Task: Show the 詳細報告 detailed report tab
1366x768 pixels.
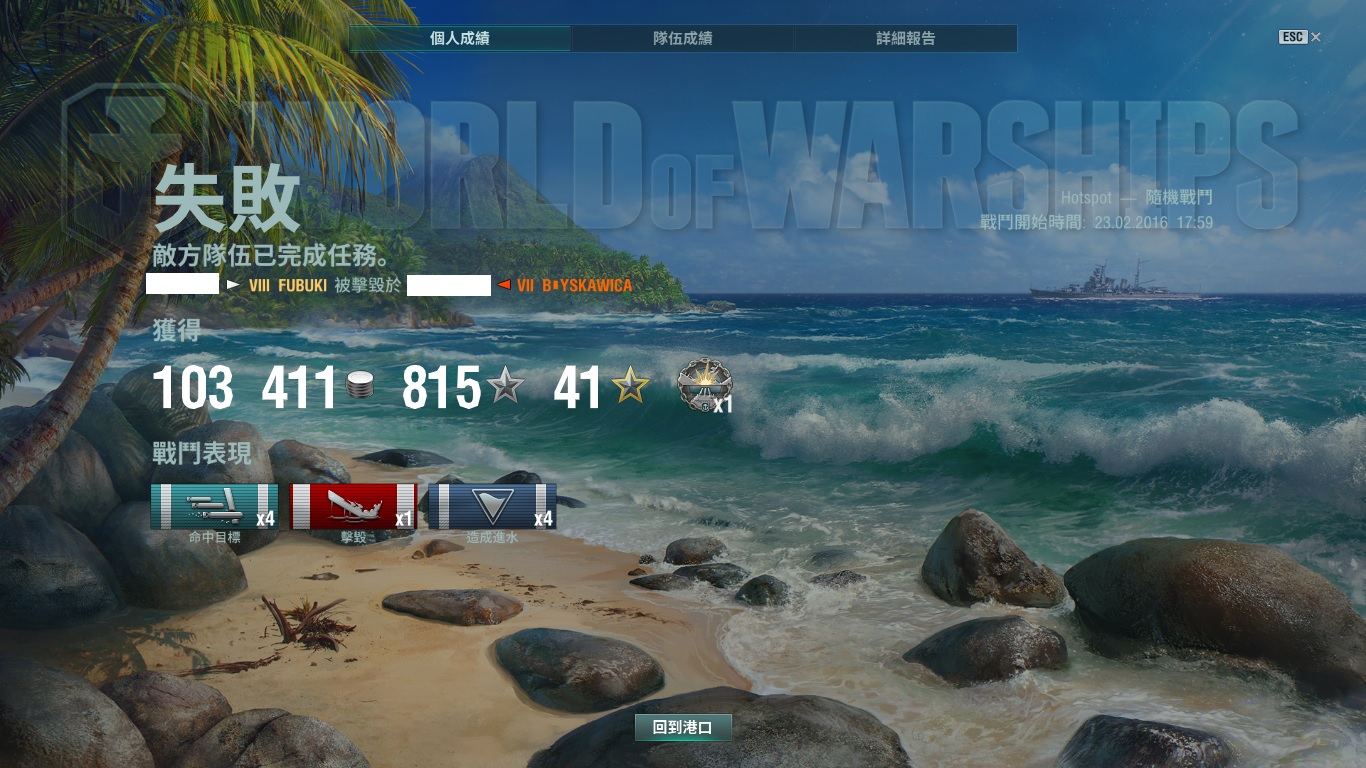Action: click(x=906, y=39)
